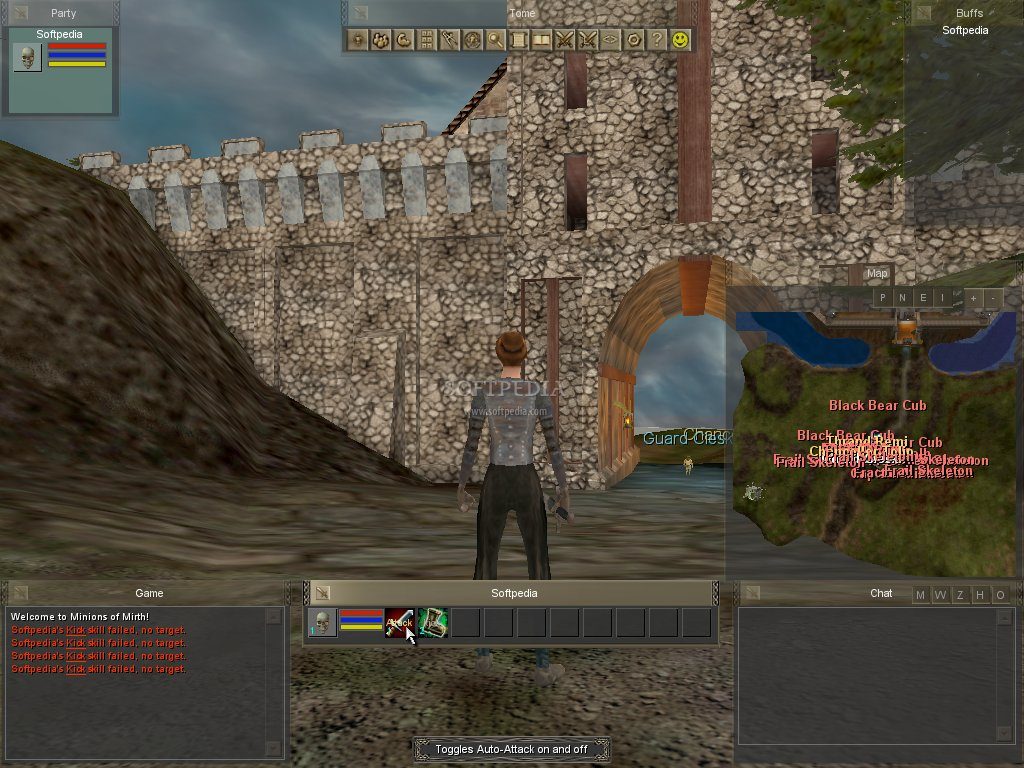Open help with the question mark button
Image resolution: width=1024 pixels, height=768 pixels.
coord(657,40)
